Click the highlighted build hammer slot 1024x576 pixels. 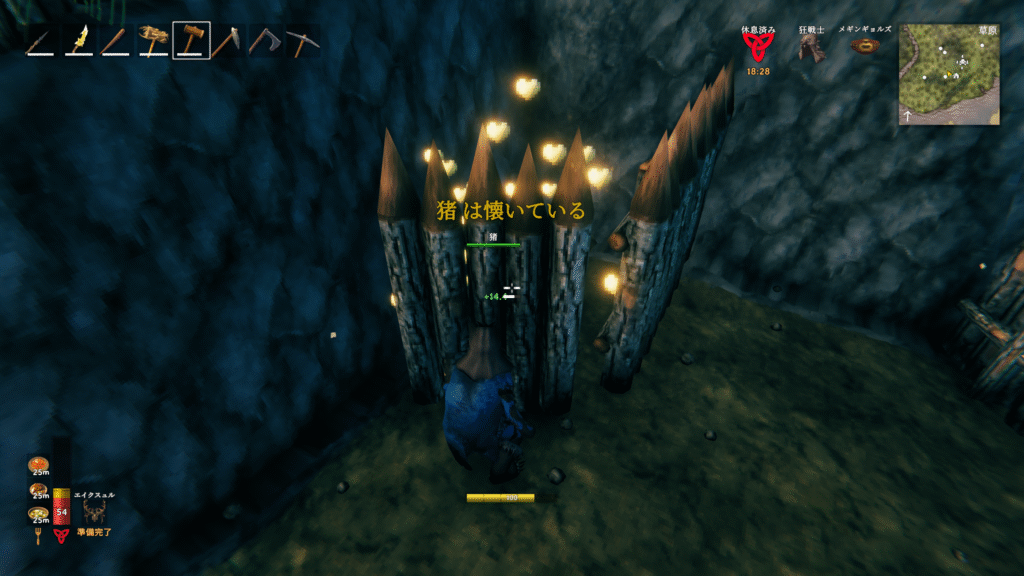(x=191, y=41)
